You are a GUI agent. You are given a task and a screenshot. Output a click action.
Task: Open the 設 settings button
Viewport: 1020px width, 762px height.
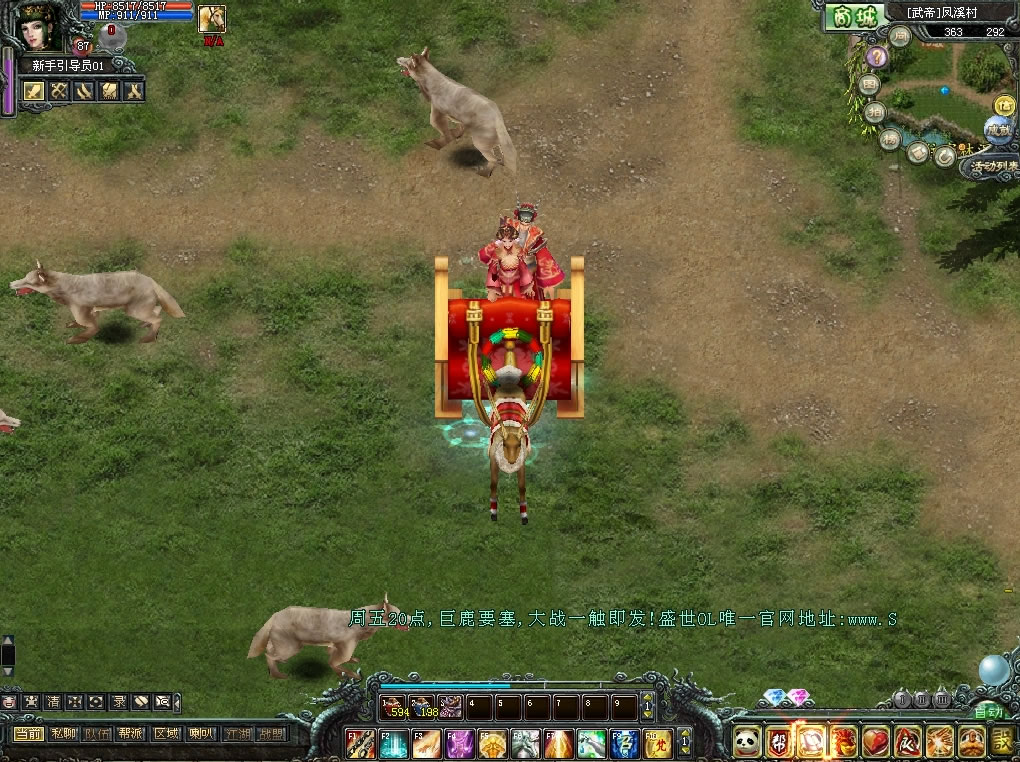tap(1003, 741)
